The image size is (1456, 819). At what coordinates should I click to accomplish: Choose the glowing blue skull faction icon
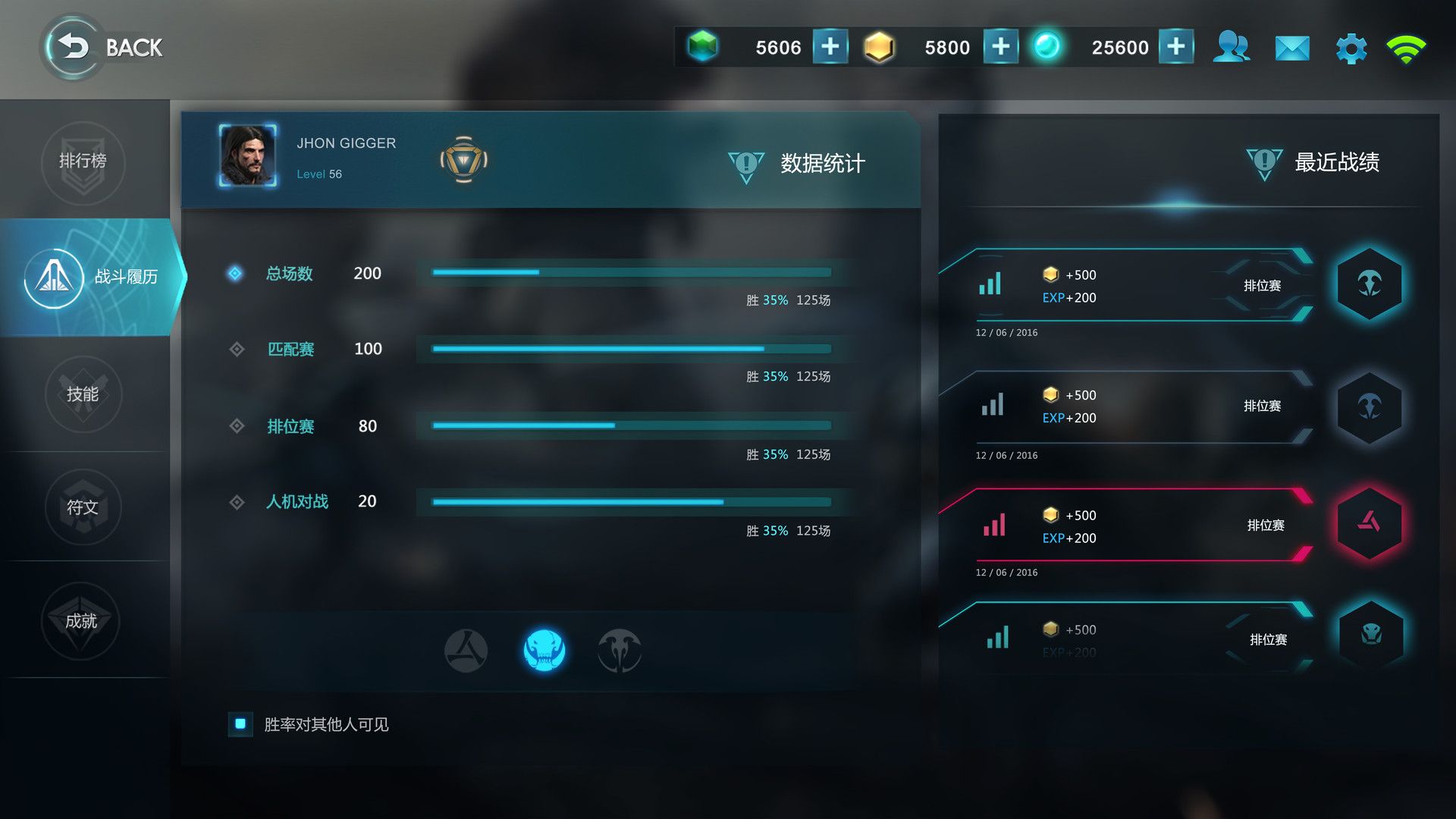pyautogui.click(x=544, y=650)
